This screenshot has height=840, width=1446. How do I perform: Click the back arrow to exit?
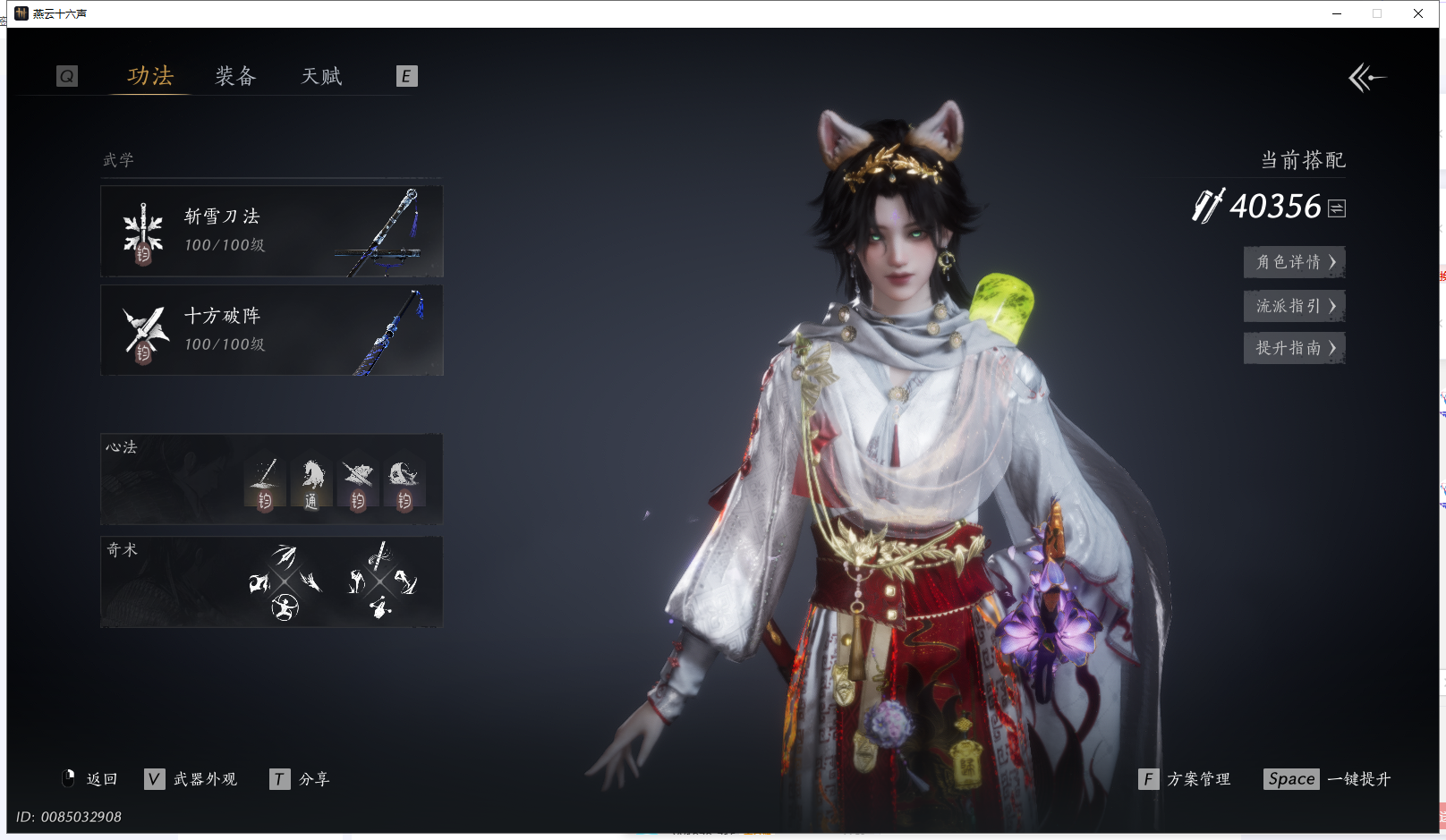(x=1366, y=78)
